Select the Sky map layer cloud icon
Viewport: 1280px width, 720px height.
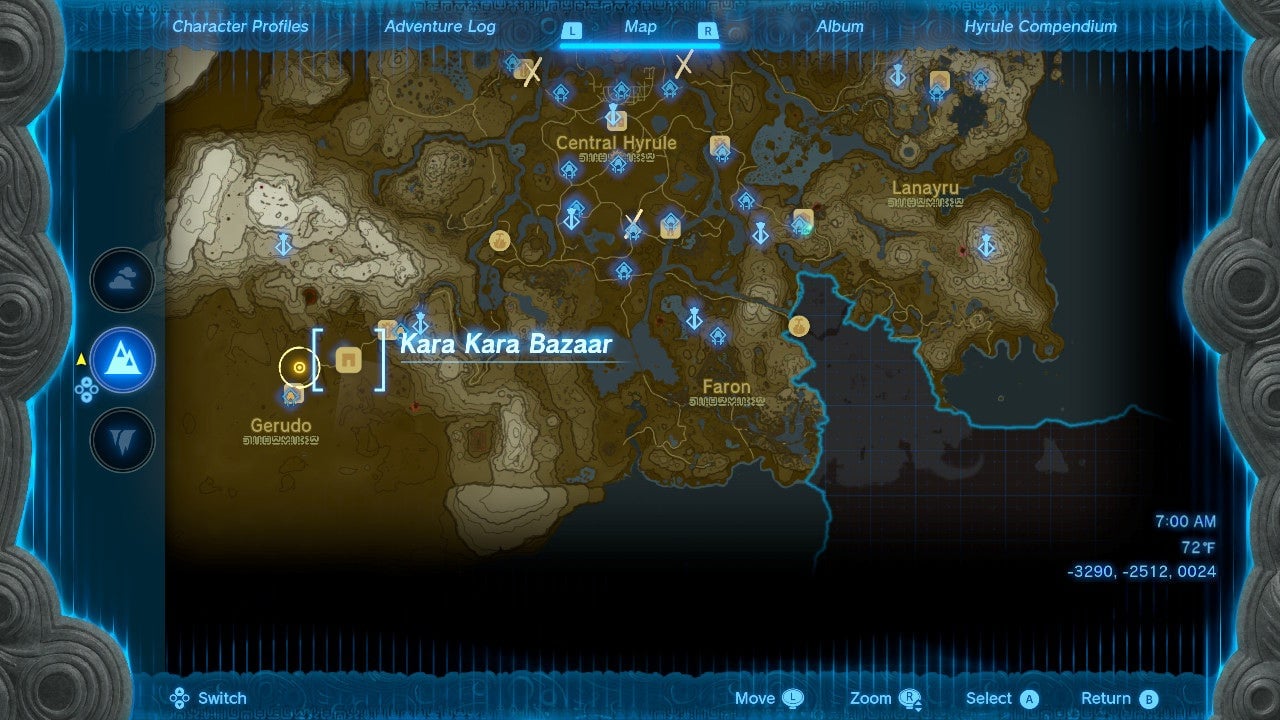(x=121, y=280)
